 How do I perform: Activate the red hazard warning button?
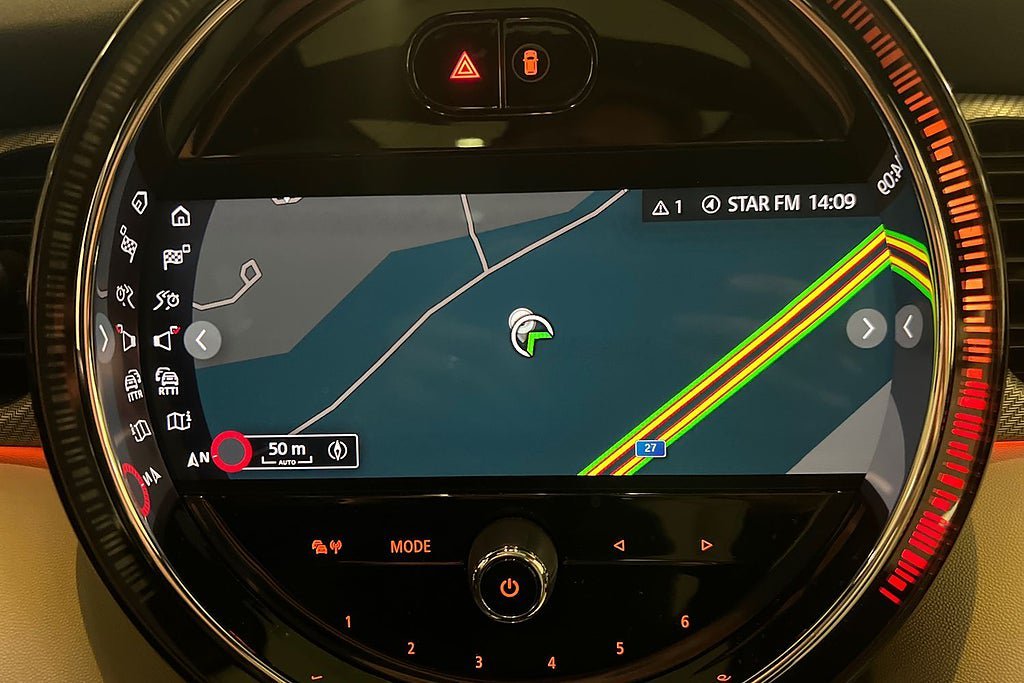pos(464,66)
